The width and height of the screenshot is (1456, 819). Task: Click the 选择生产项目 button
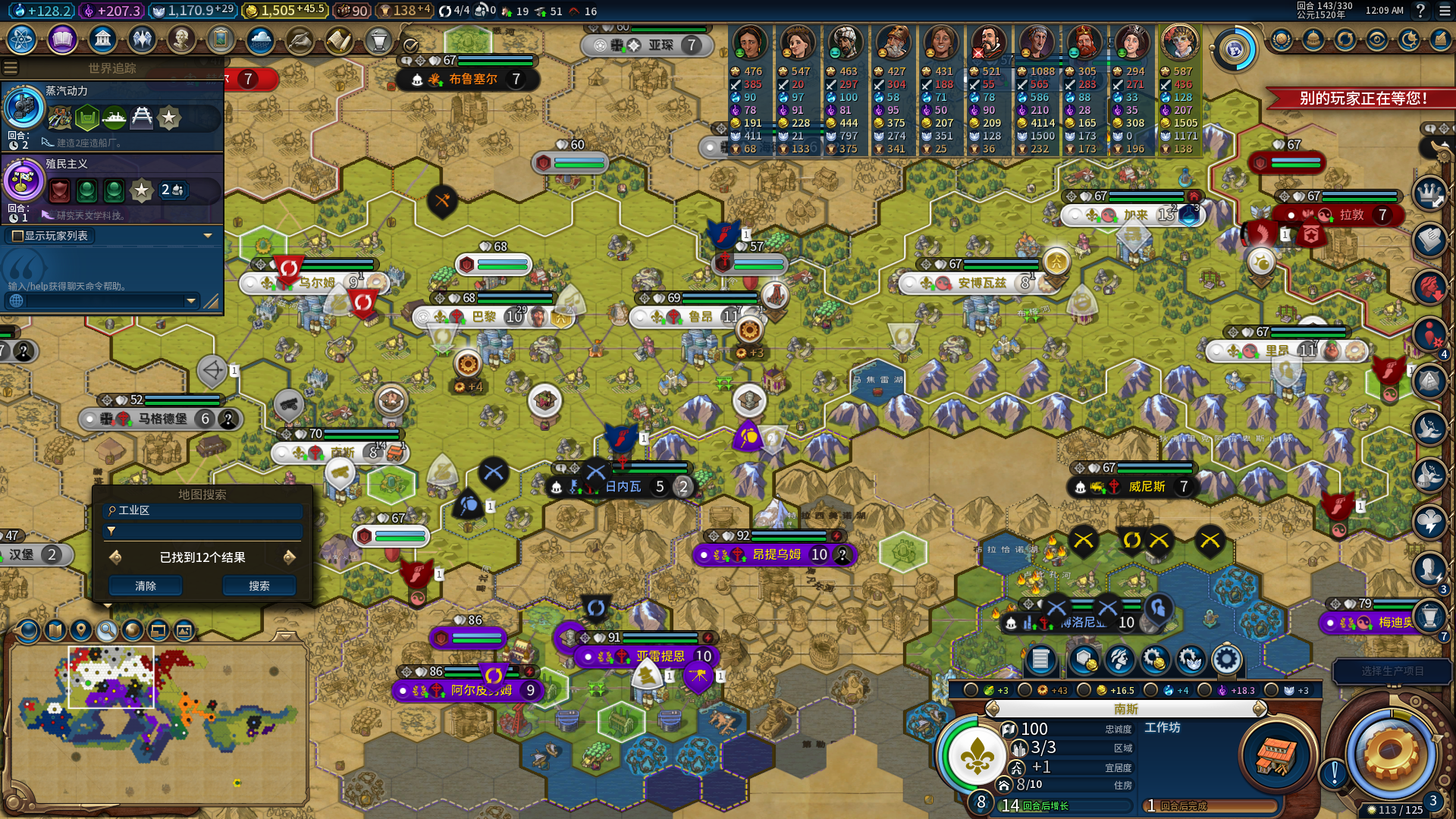pyautogui.click(x=1392, y=671)
